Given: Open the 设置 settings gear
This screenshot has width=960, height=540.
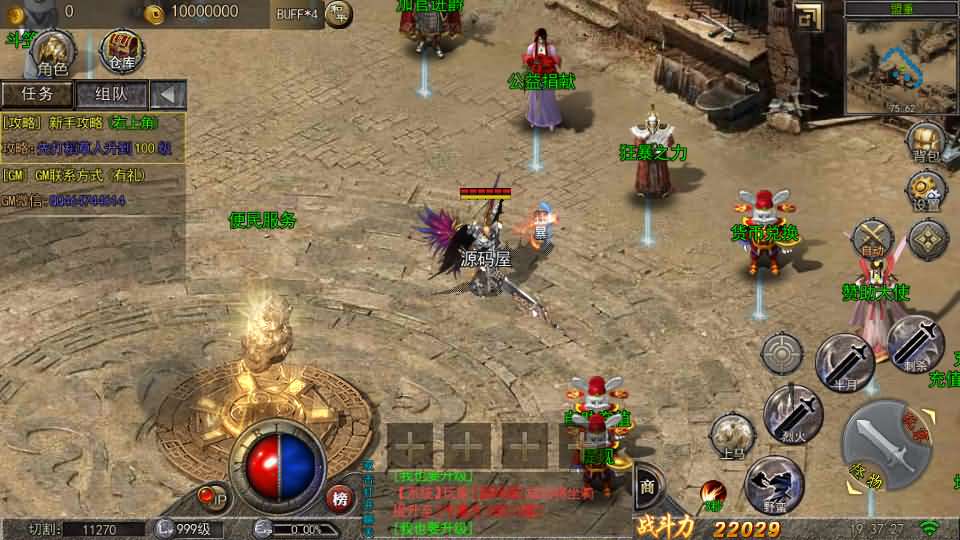Looking at the screenshot, I should 926,190.
